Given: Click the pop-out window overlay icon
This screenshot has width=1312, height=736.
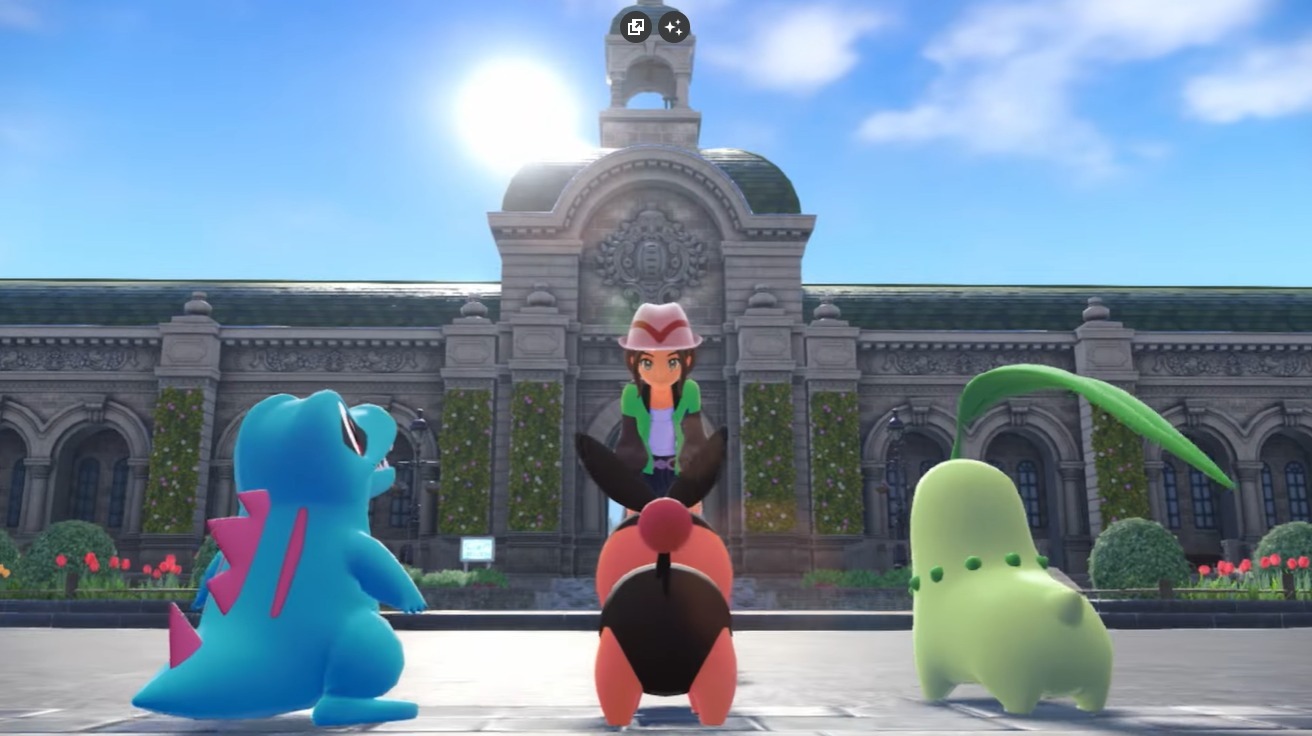Looking at the screenshot, I should [x=635, y=27].
